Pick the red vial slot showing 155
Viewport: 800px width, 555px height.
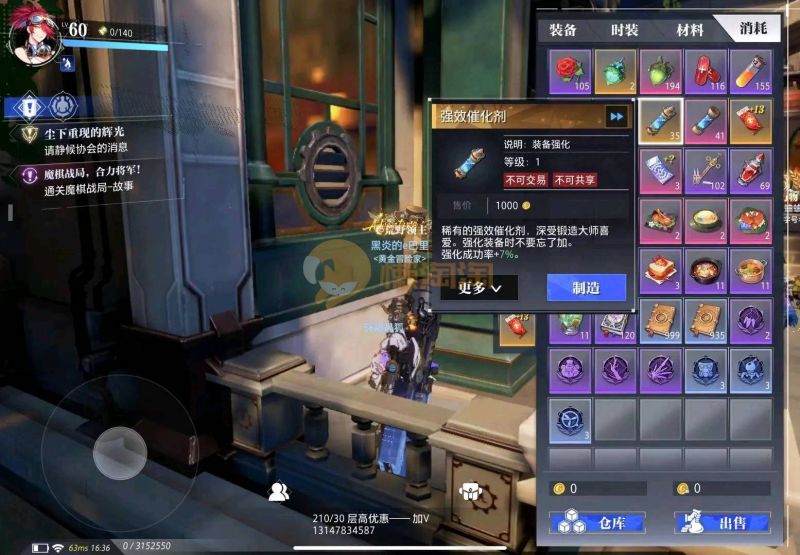click(x=751, y=72)
